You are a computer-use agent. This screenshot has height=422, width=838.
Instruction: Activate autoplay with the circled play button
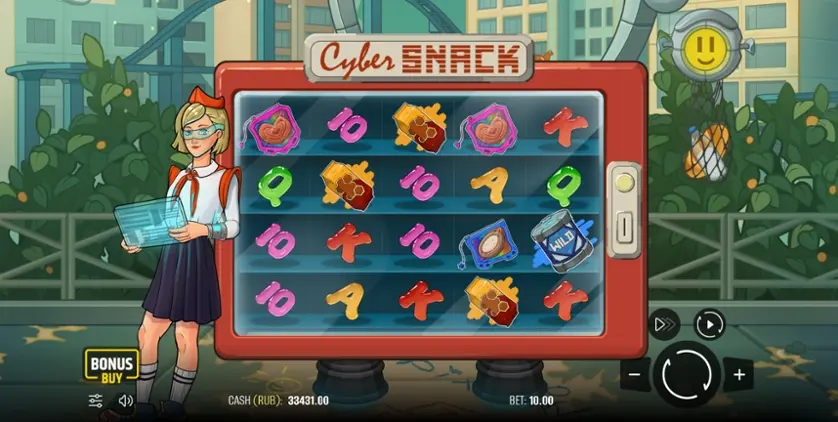pyautogui.click(x=709, y=324)
